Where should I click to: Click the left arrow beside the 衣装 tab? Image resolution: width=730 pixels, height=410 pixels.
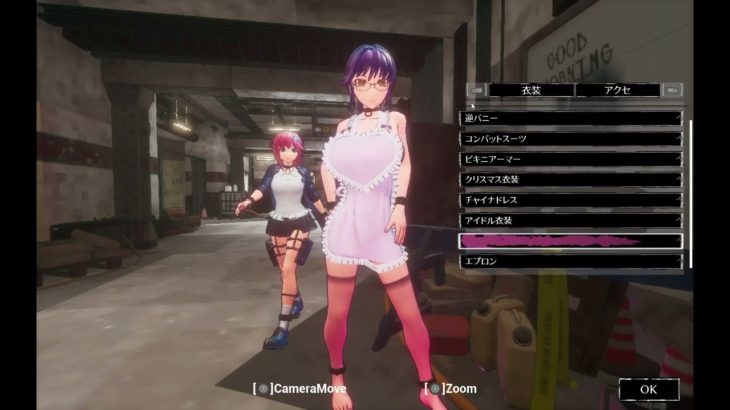click(x=476, y=90)
